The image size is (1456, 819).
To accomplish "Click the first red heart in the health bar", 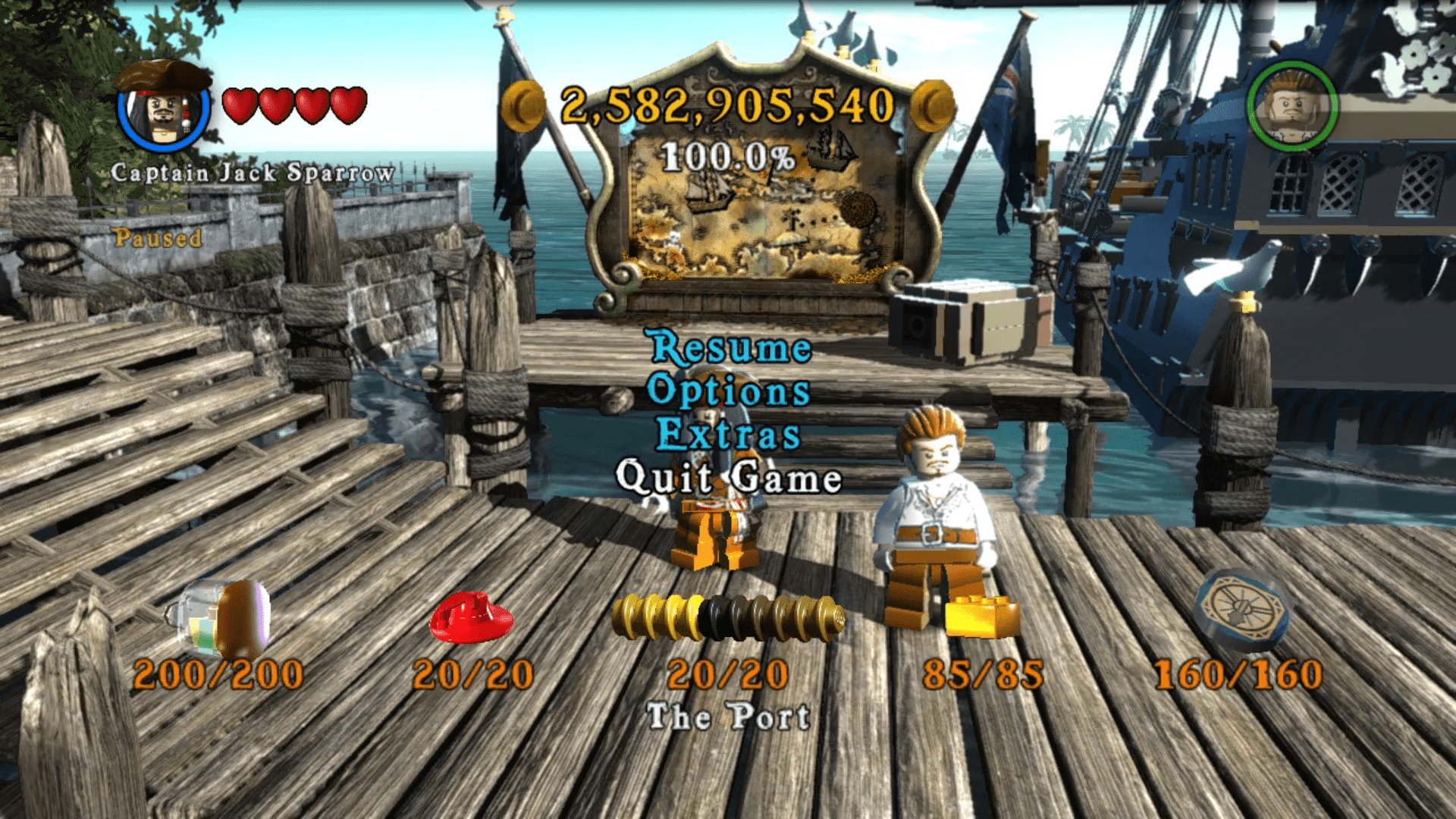I will (x=241, y=104).
